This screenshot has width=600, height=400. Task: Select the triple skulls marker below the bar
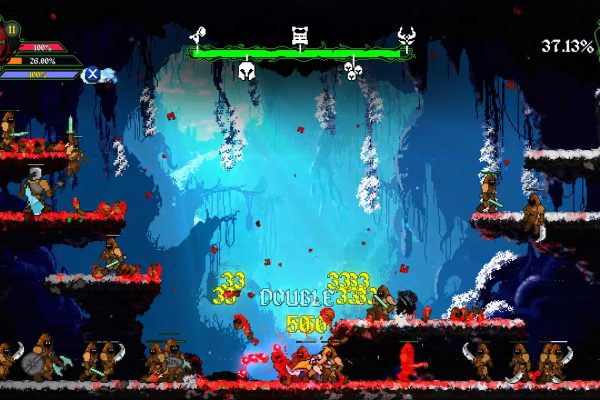tap(351, 69)
